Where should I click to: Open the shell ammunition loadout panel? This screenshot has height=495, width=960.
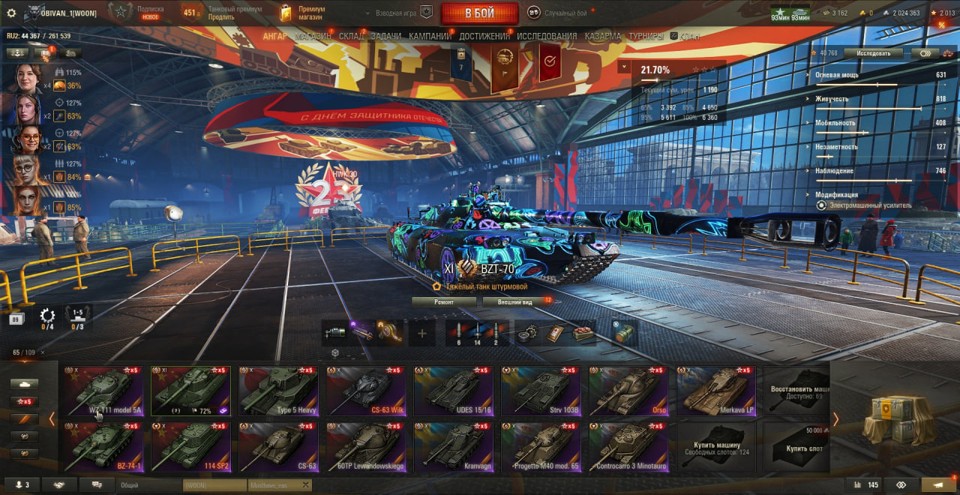pos(477,333)
